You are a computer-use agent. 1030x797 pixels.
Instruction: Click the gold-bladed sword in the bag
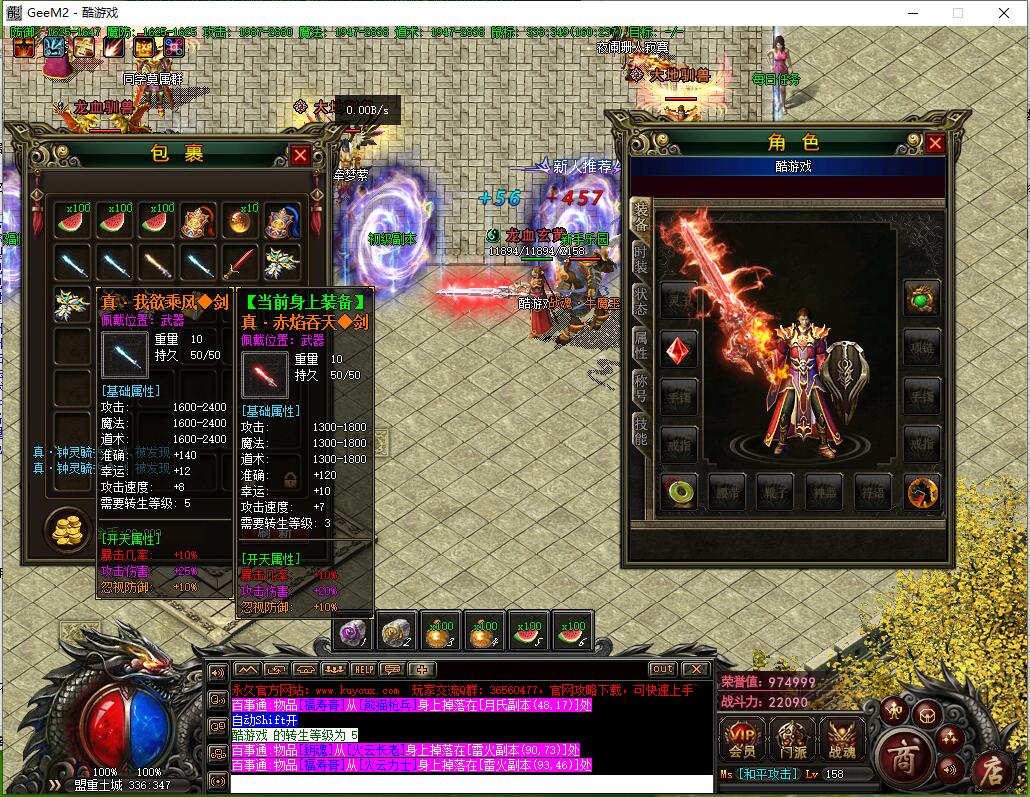[157, 263]
